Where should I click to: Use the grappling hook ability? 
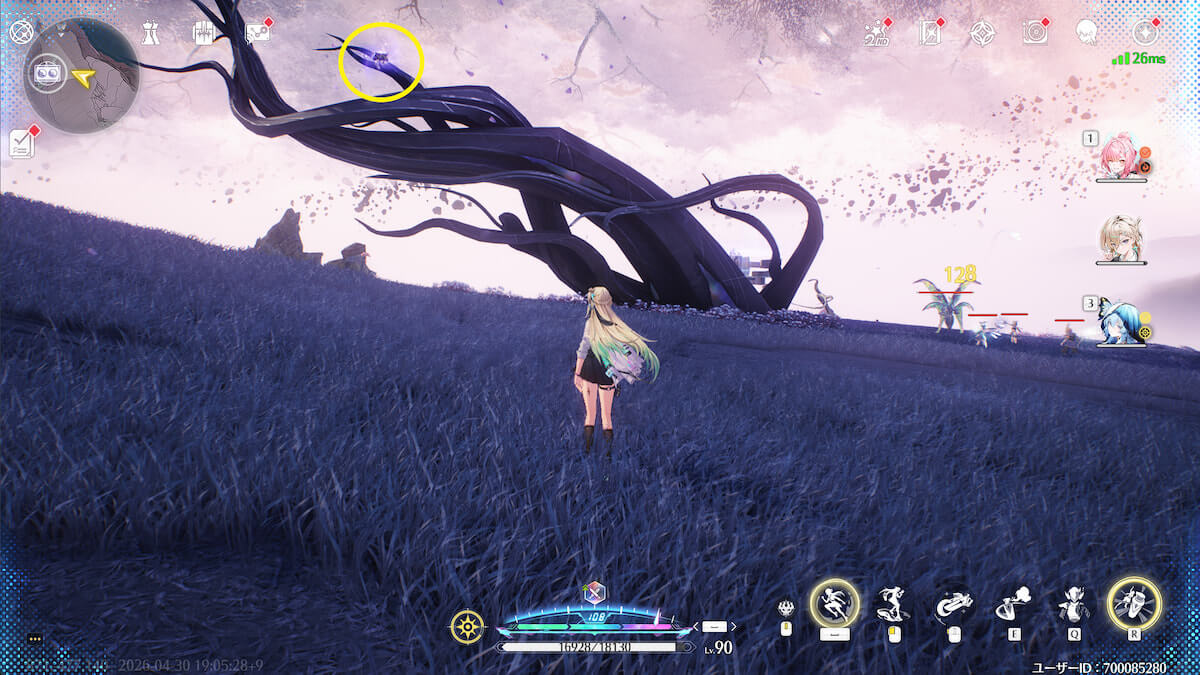951,604
